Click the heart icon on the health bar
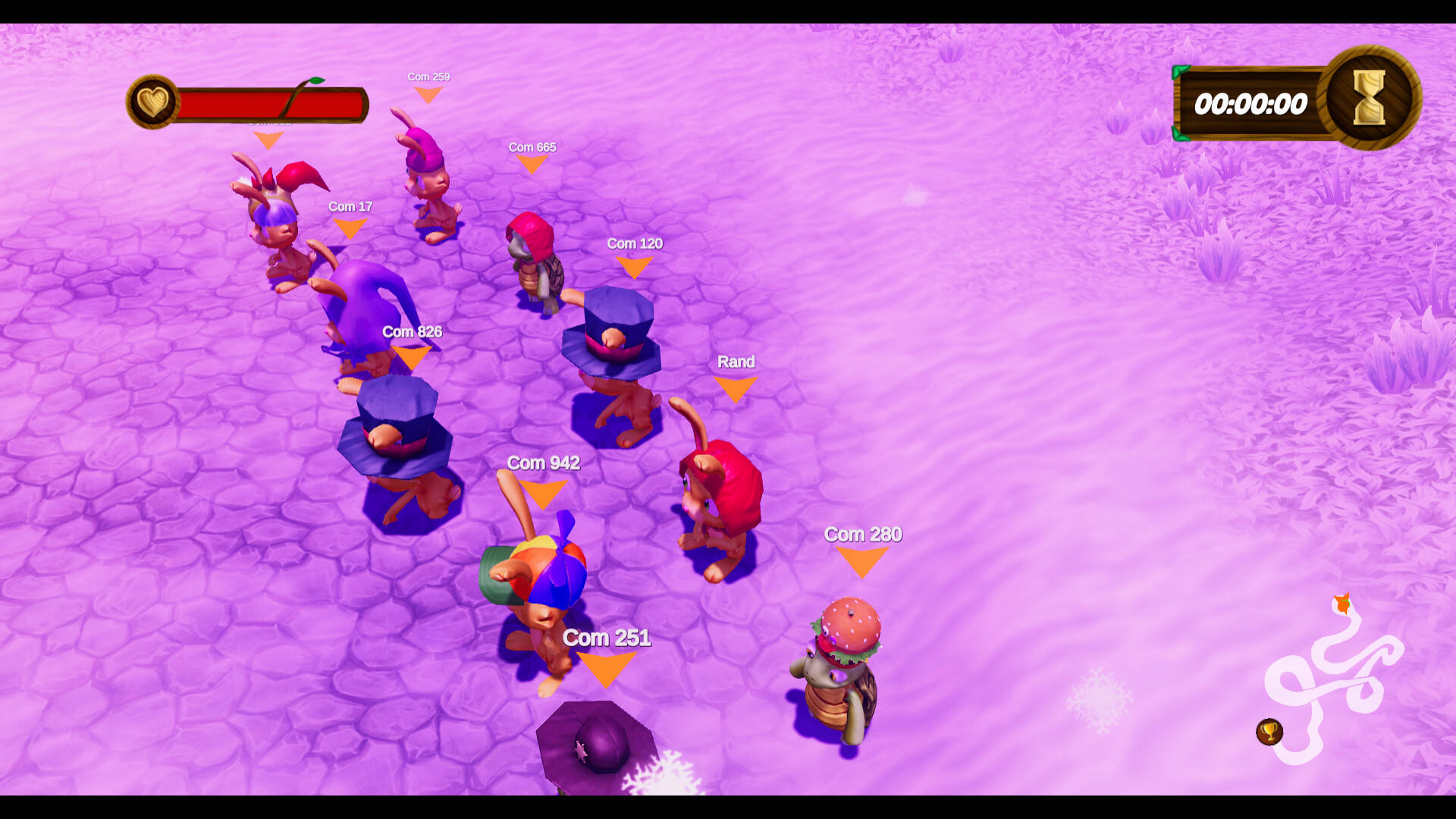Screen dimensions: 1456x819 tap(154, 101)
